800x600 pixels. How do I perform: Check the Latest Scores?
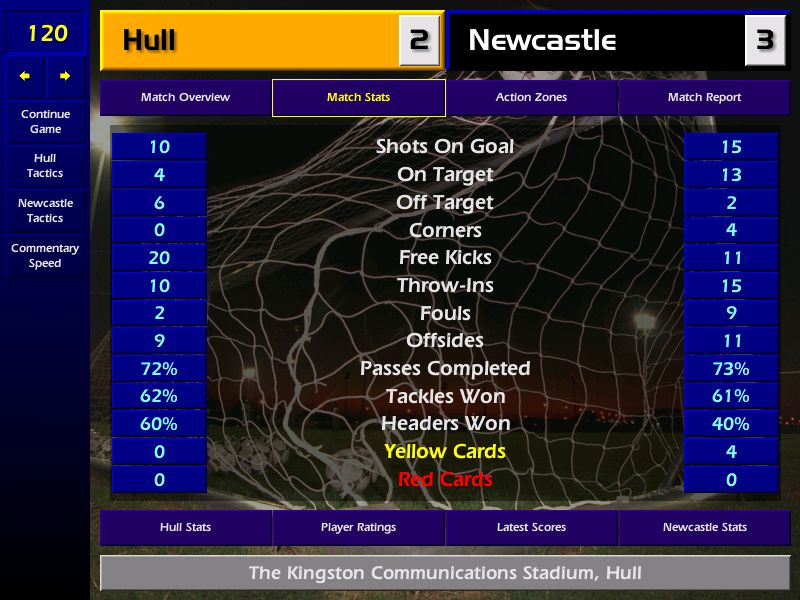(531, 527)
